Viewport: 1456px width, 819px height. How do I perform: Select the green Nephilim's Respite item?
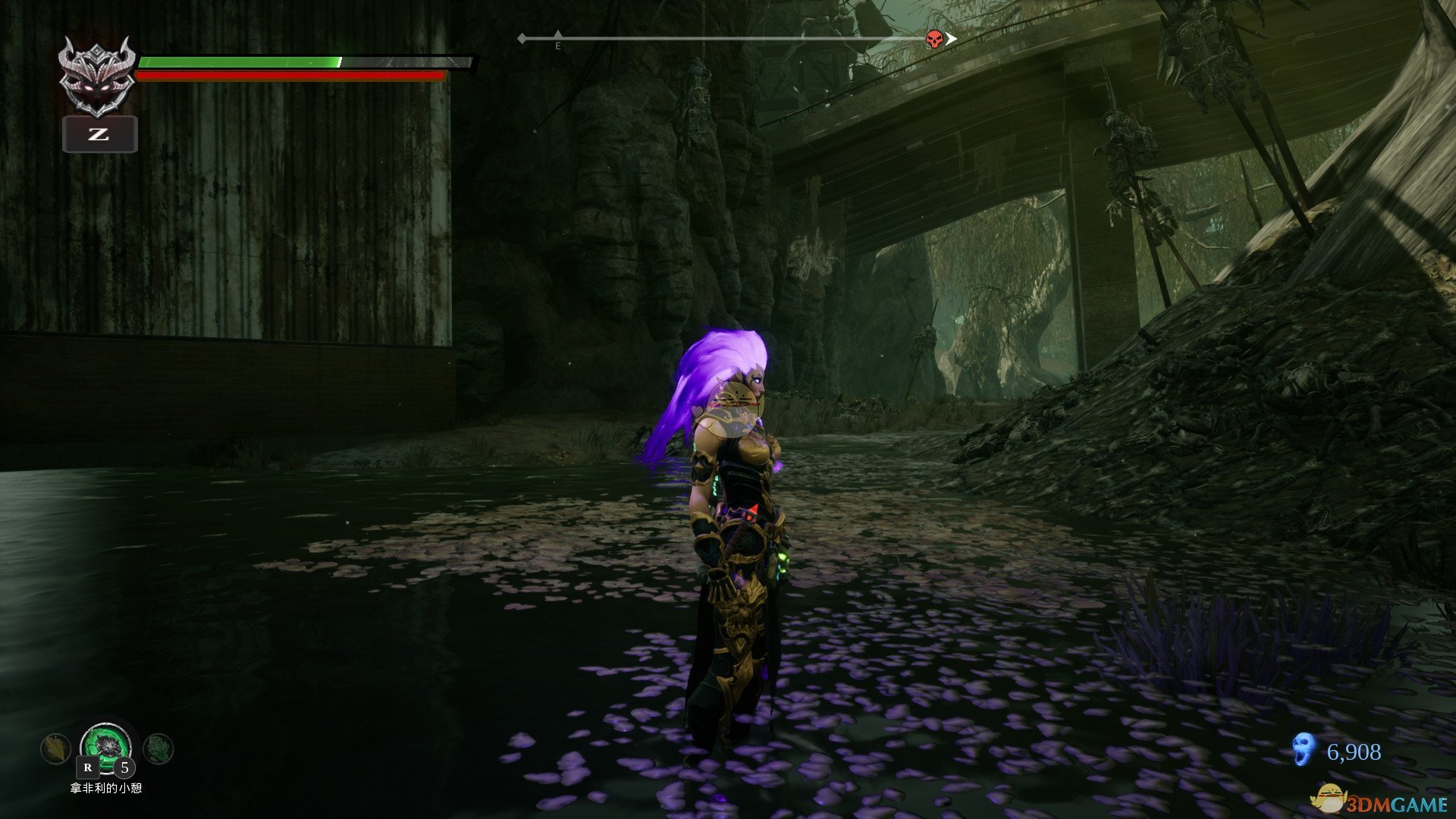tap(105, 743)
